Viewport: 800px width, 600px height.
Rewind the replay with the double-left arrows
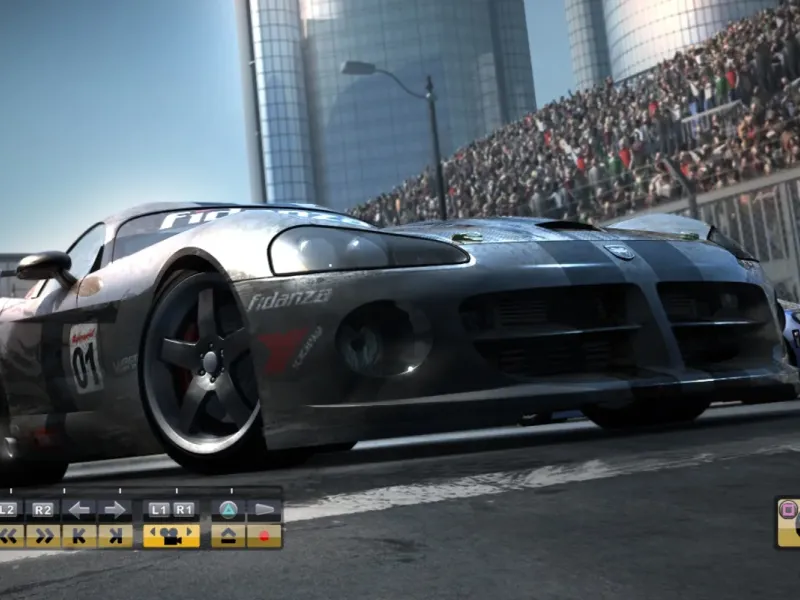pyautogui.click(x=9, y=536)
